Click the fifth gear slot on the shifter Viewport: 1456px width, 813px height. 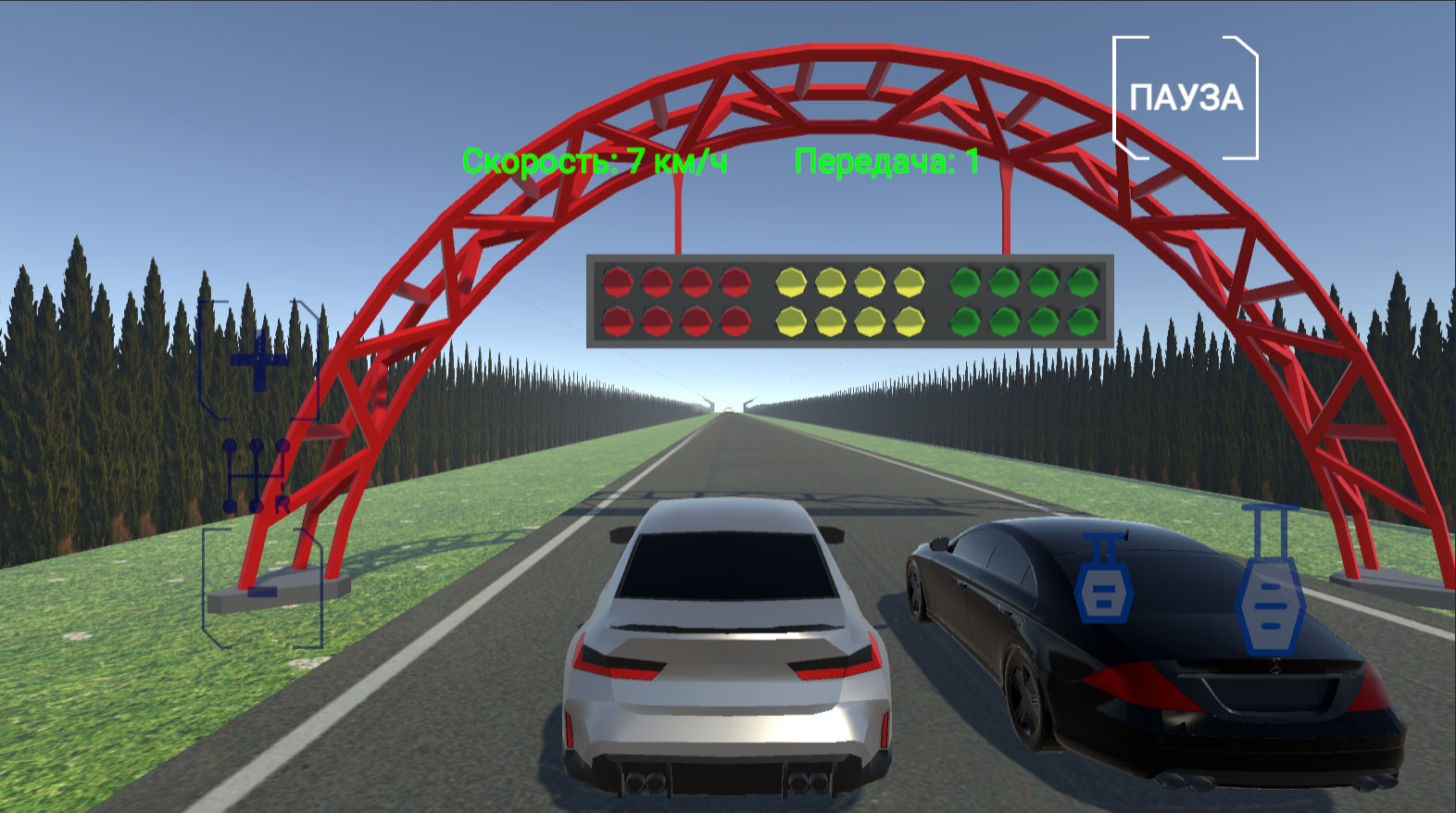tap(283, 445)
